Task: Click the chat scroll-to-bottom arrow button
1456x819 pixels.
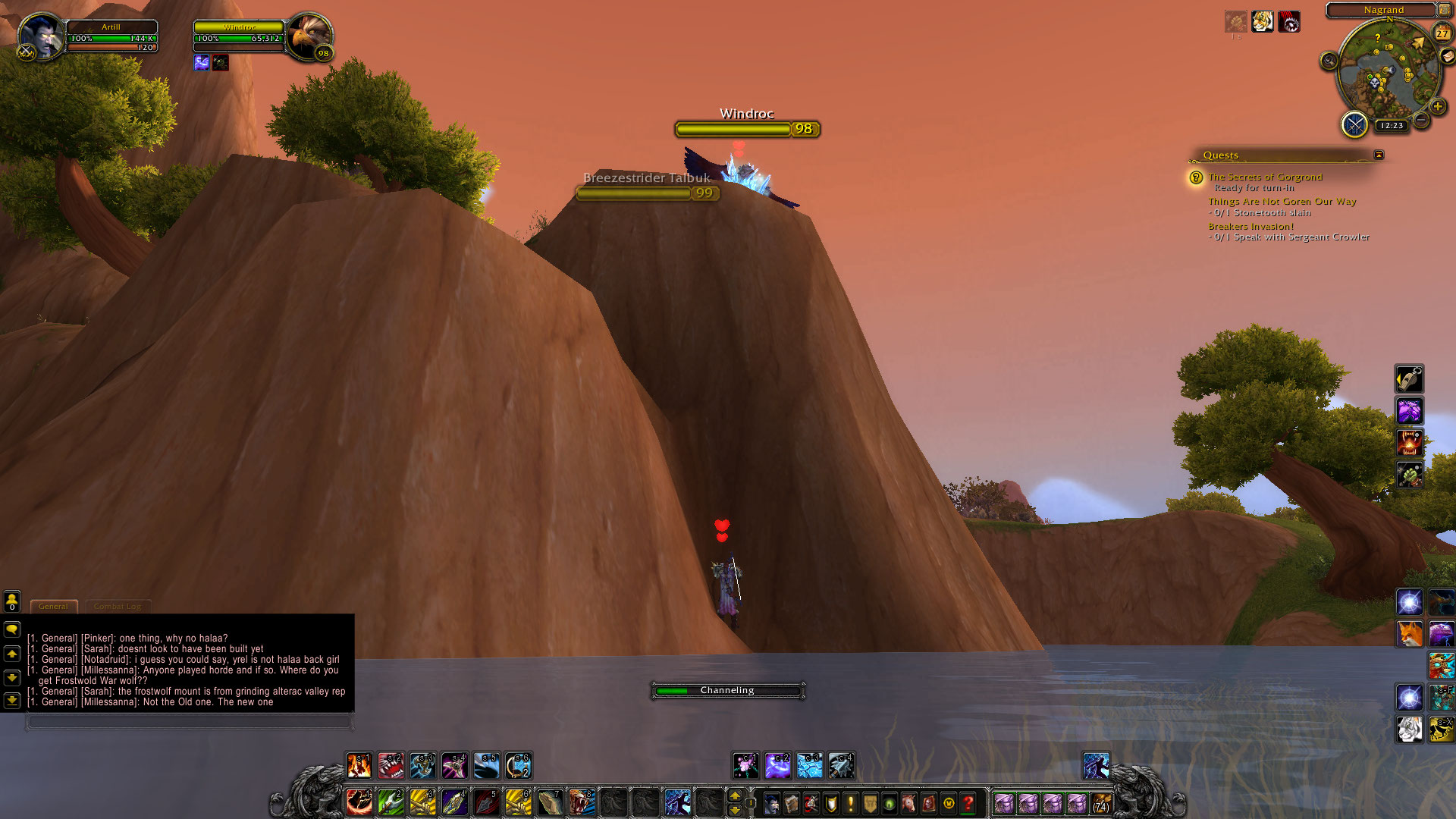Action: [12, 699]
